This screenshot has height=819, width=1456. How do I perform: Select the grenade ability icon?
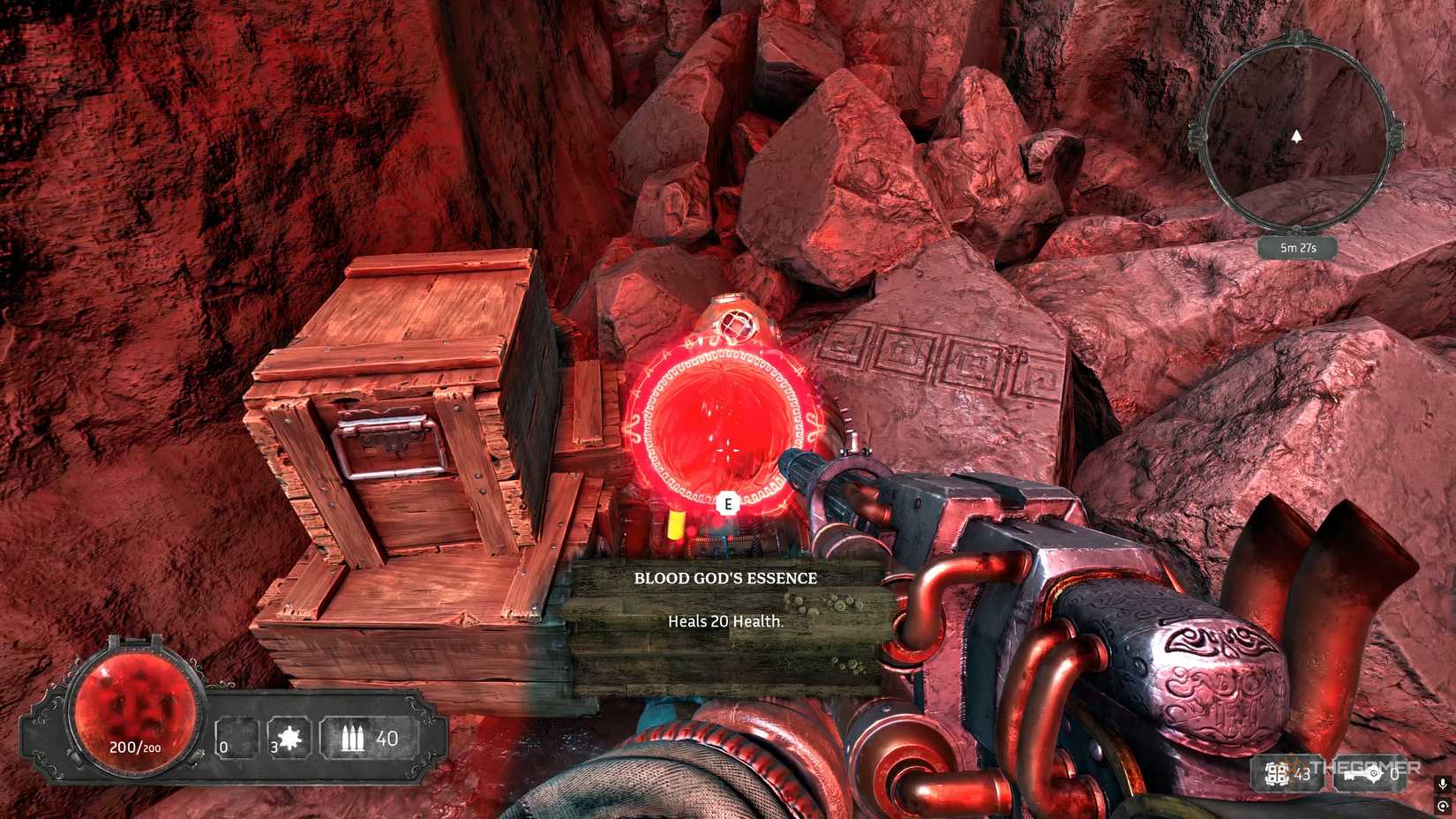tap(289, 738)
